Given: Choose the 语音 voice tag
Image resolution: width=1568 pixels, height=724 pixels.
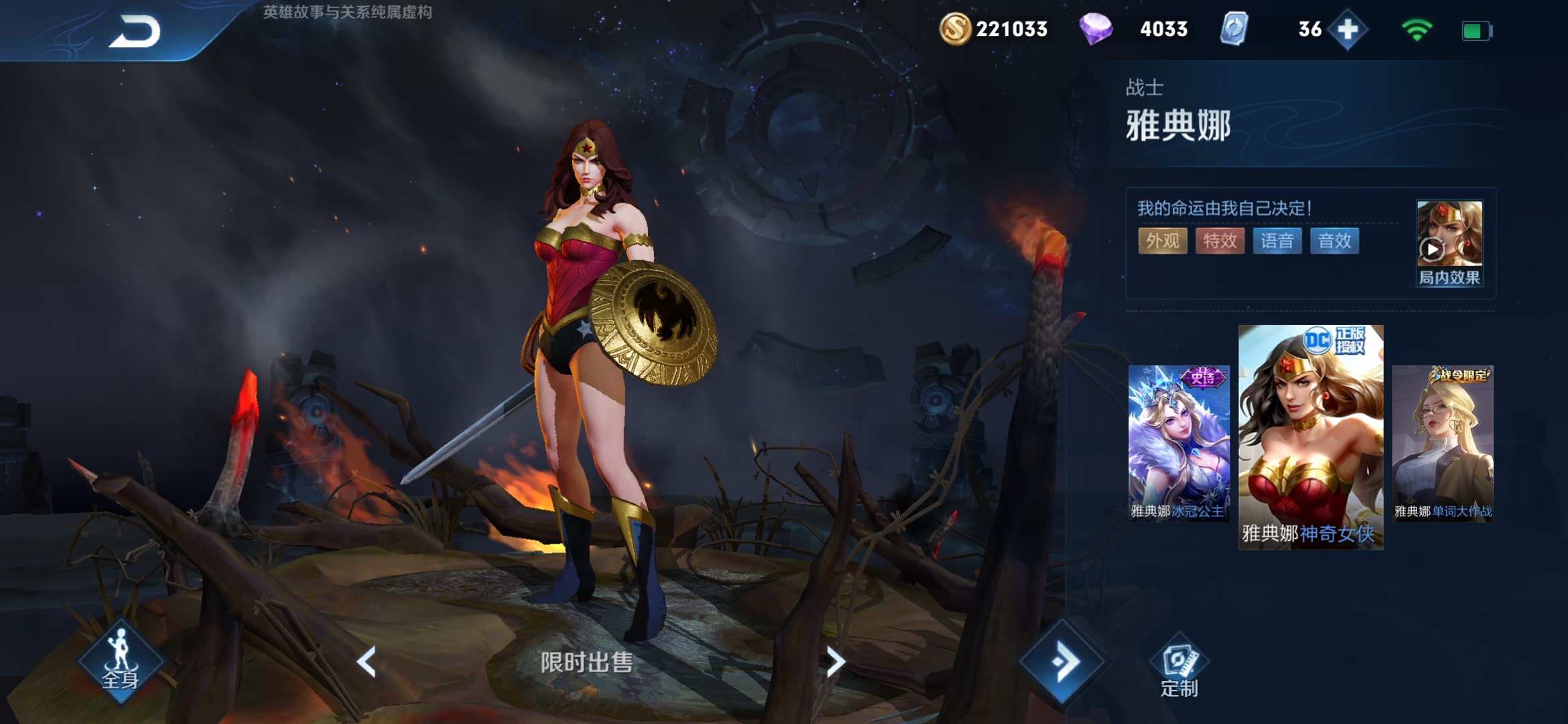Looking at the screenshot, I should click(x=1277, y=241).
